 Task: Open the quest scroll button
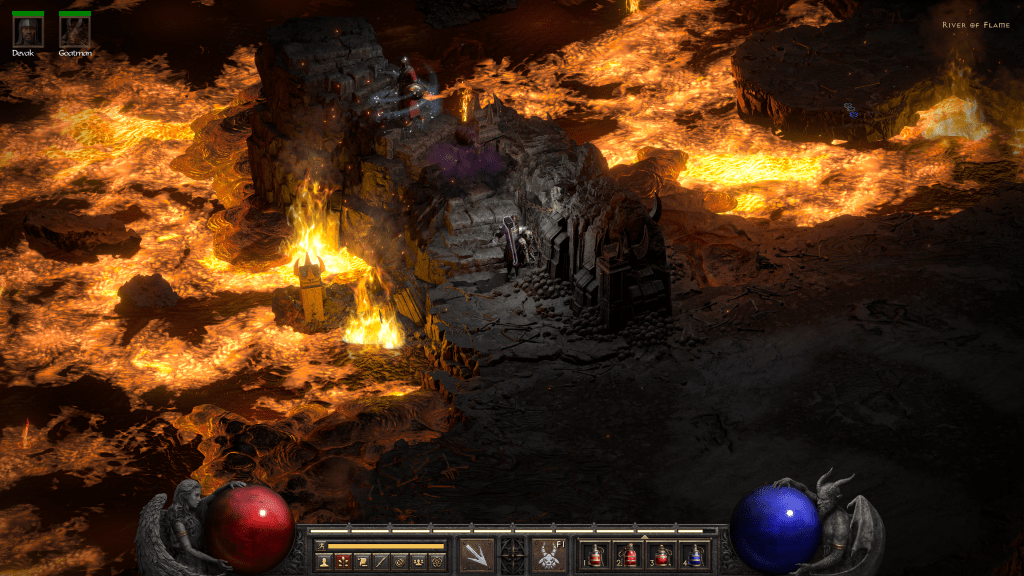[x=362, y=562]
